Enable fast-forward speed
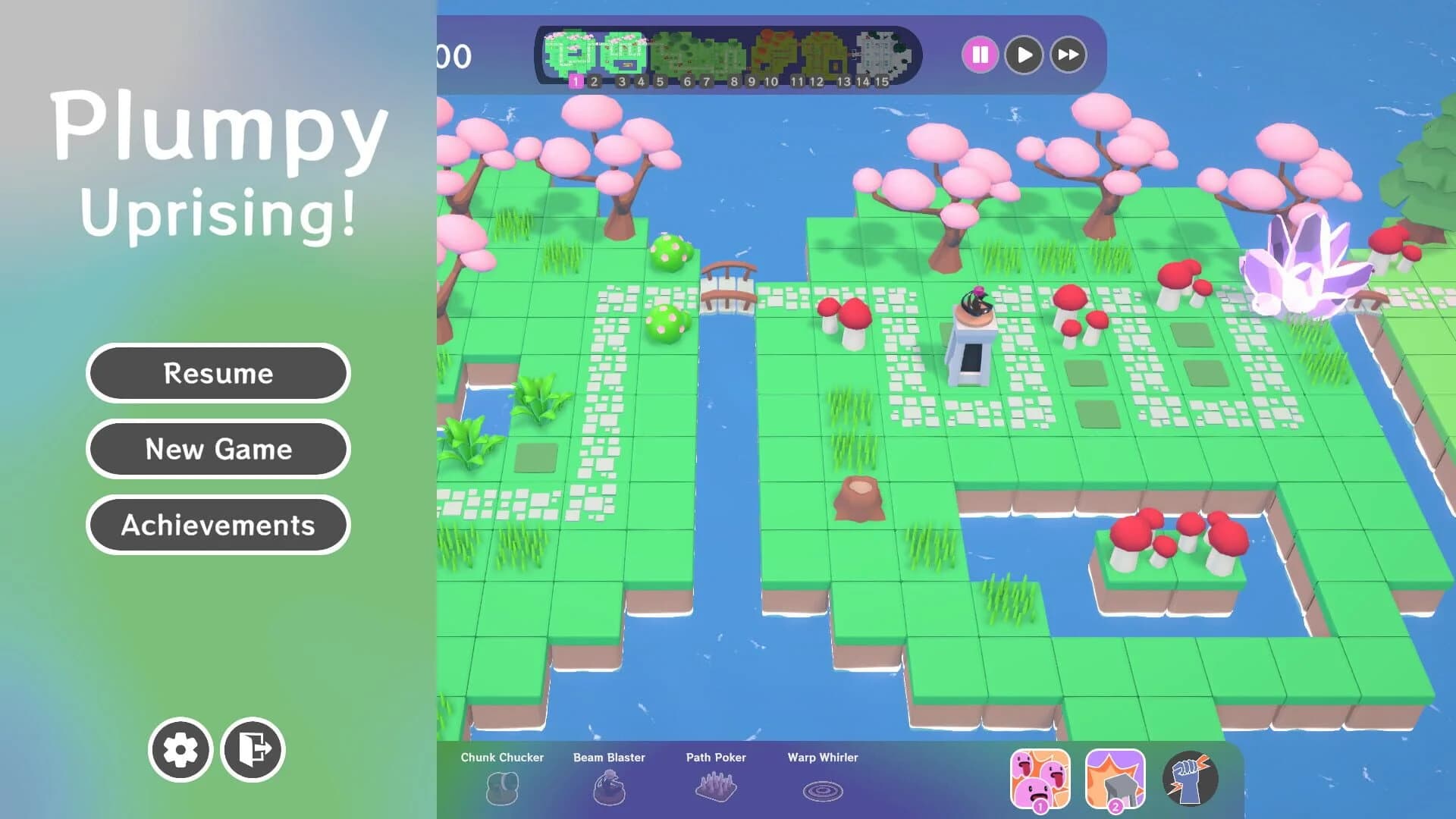The width and height of the screenshot is (1456, 819). (x=1068, y=54)
